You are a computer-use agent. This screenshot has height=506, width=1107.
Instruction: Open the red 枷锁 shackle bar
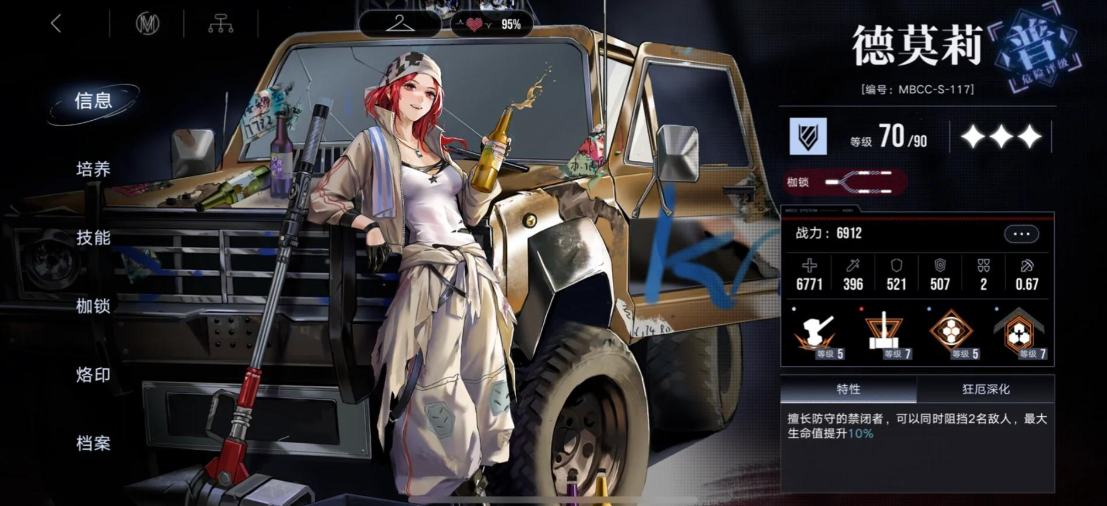(846, 183)
